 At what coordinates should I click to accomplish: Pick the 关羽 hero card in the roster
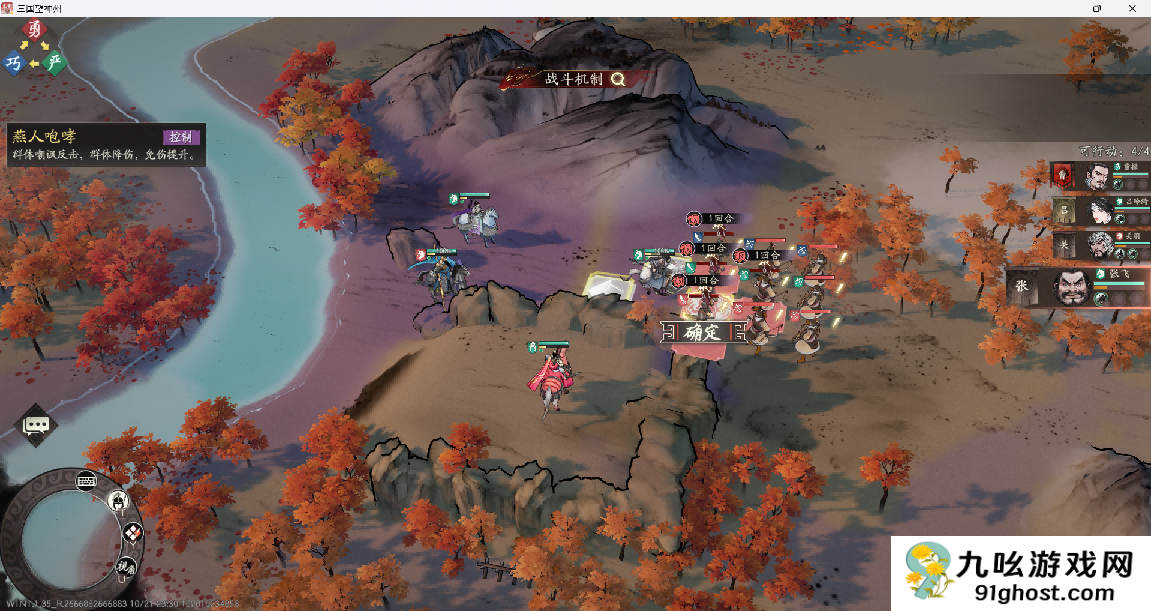coord(1098,245)
